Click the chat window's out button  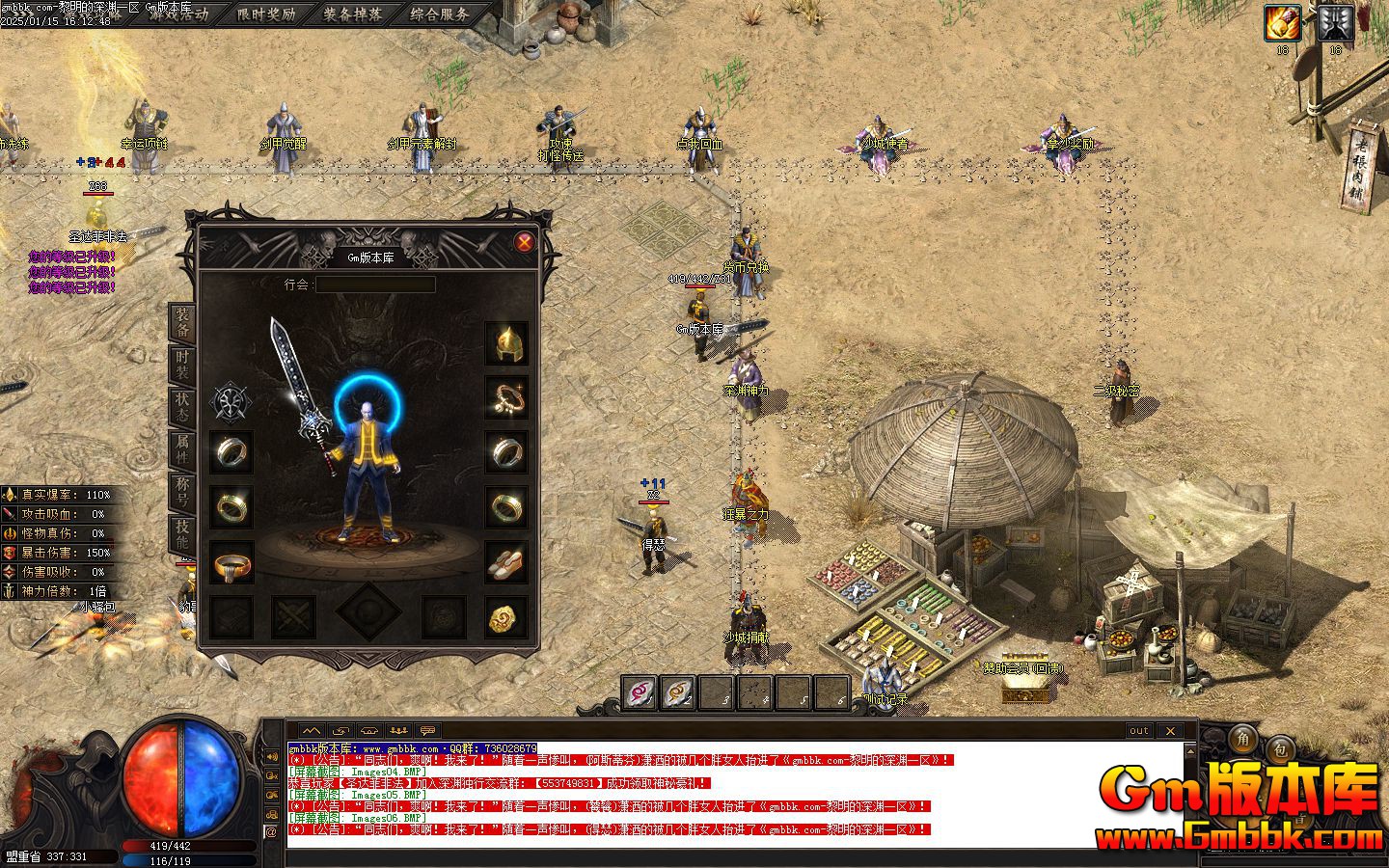(x=1139, y=731)
